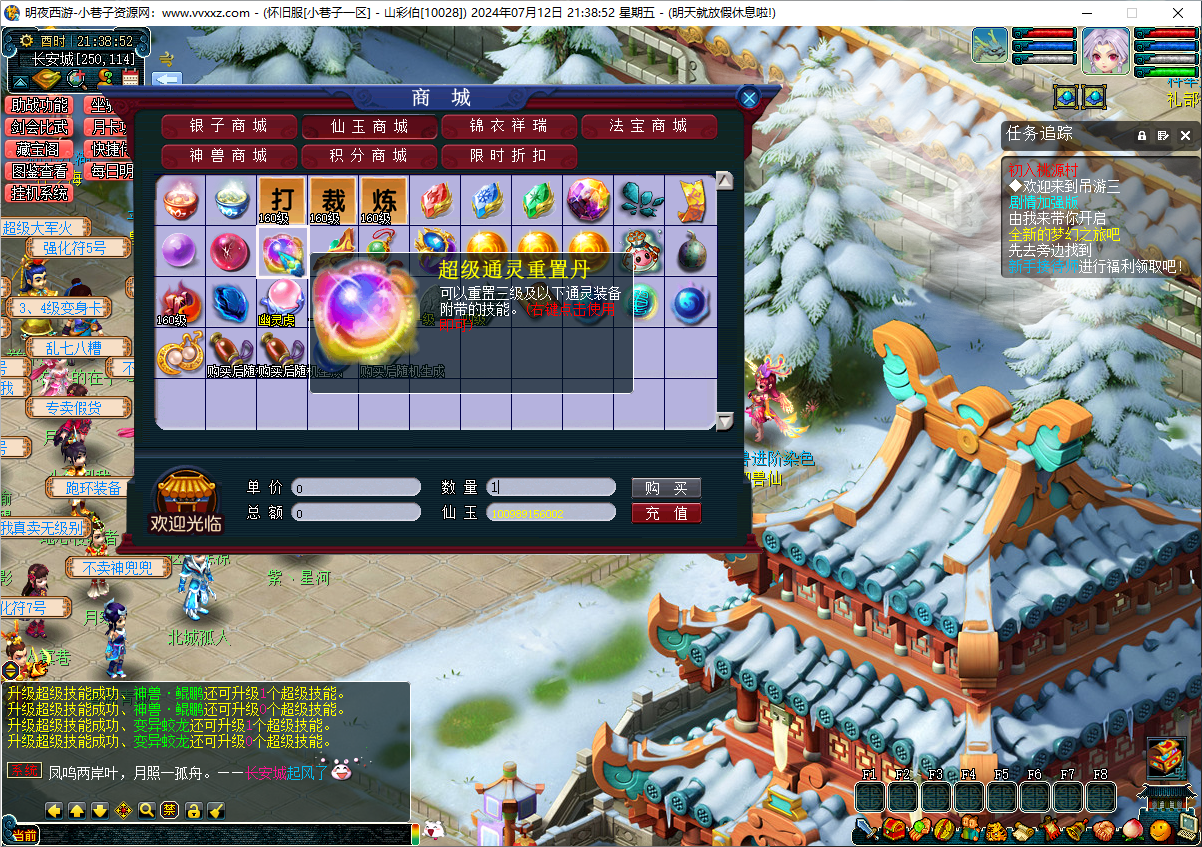This screenshot has height=847, width=1202.
Task: Select the 打 level 160 item slot
Action: 282,200
